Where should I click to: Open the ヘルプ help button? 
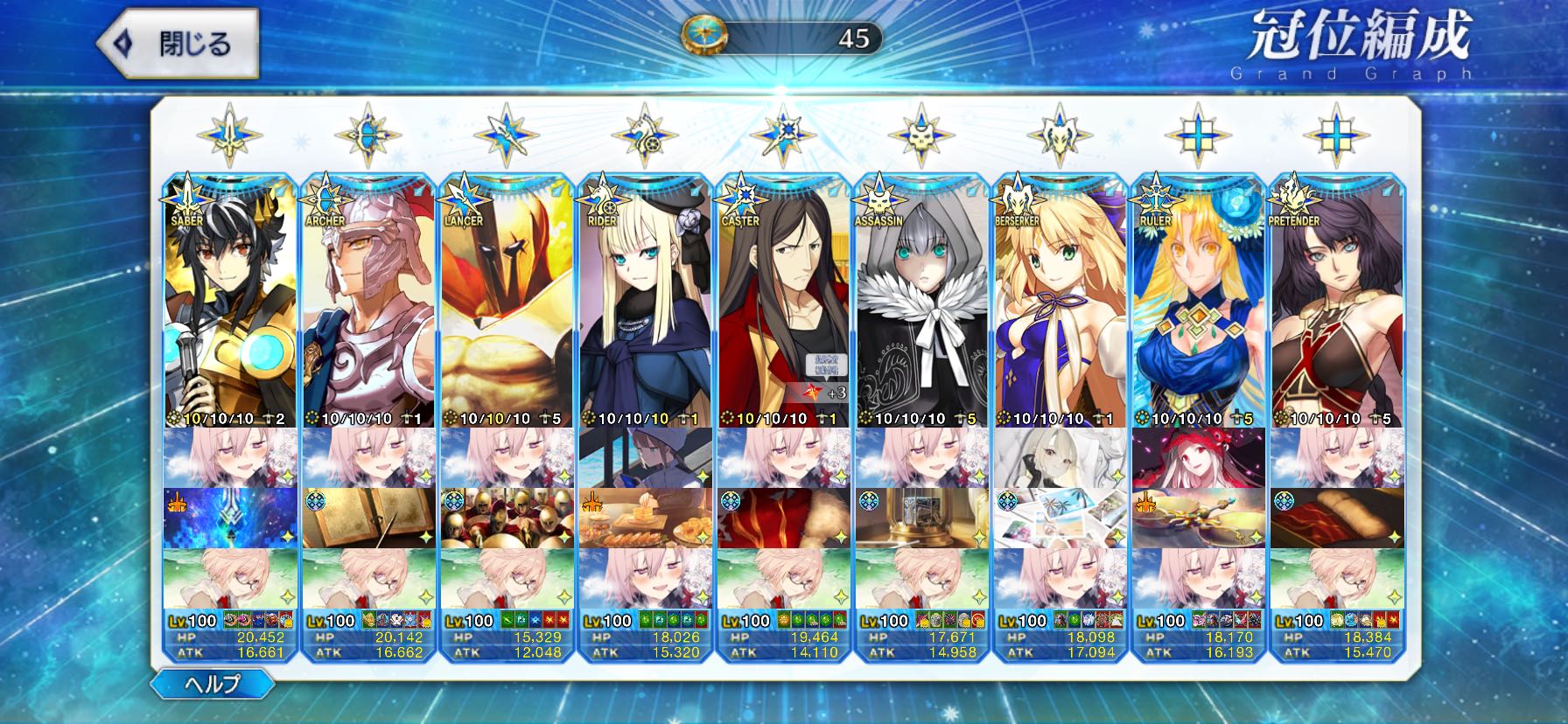(213, 684)
